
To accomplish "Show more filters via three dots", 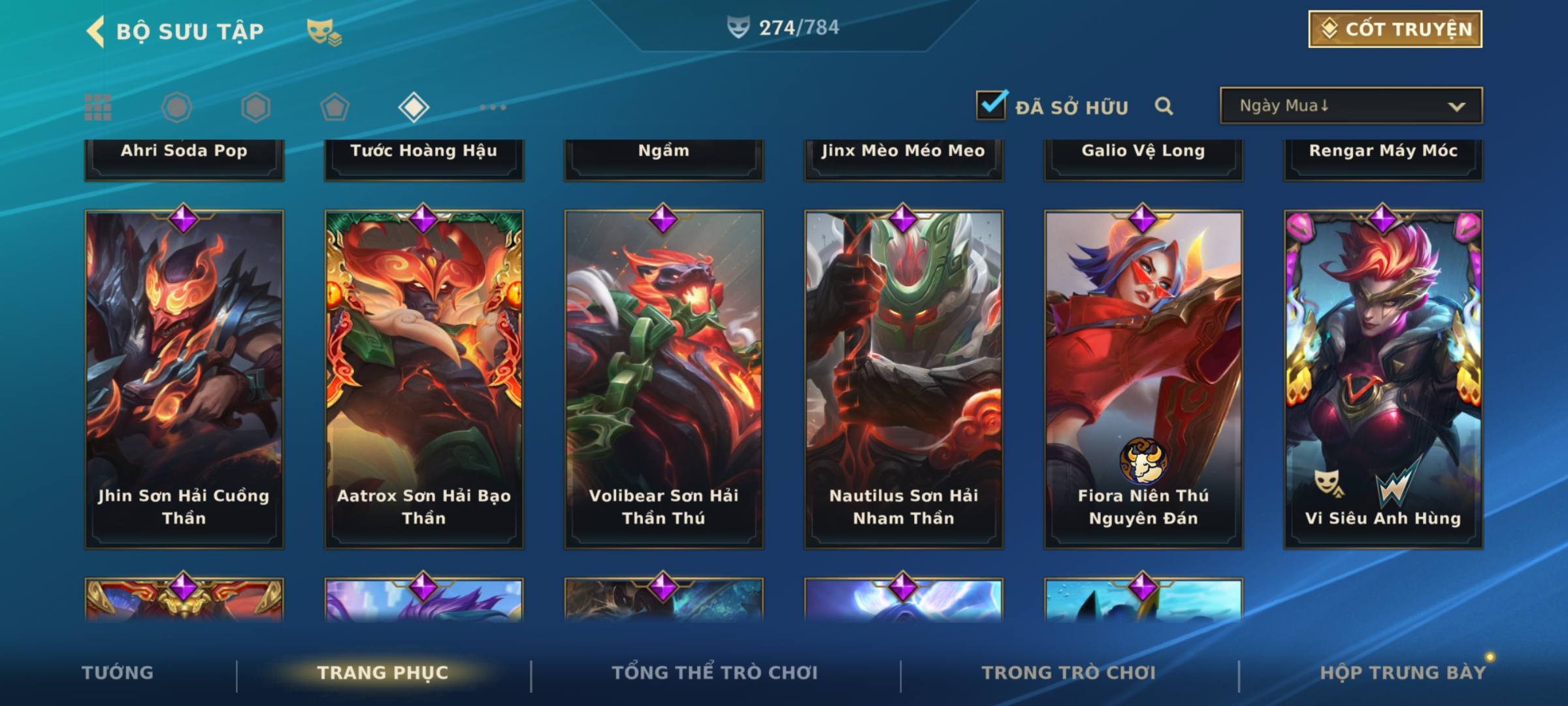I will pyautogui.click(x=493, y=107).
